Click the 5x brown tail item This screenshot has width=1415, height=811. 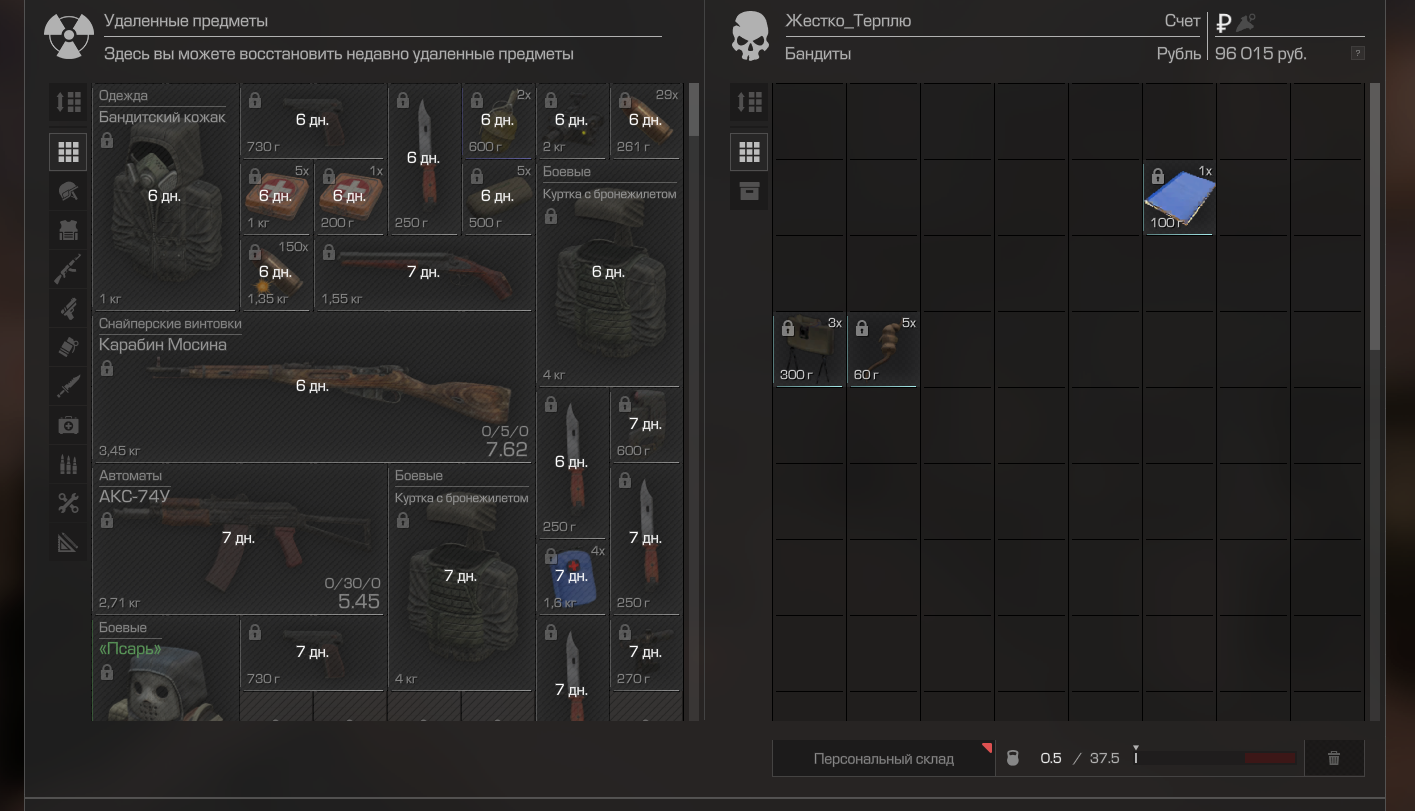point(883,349)
